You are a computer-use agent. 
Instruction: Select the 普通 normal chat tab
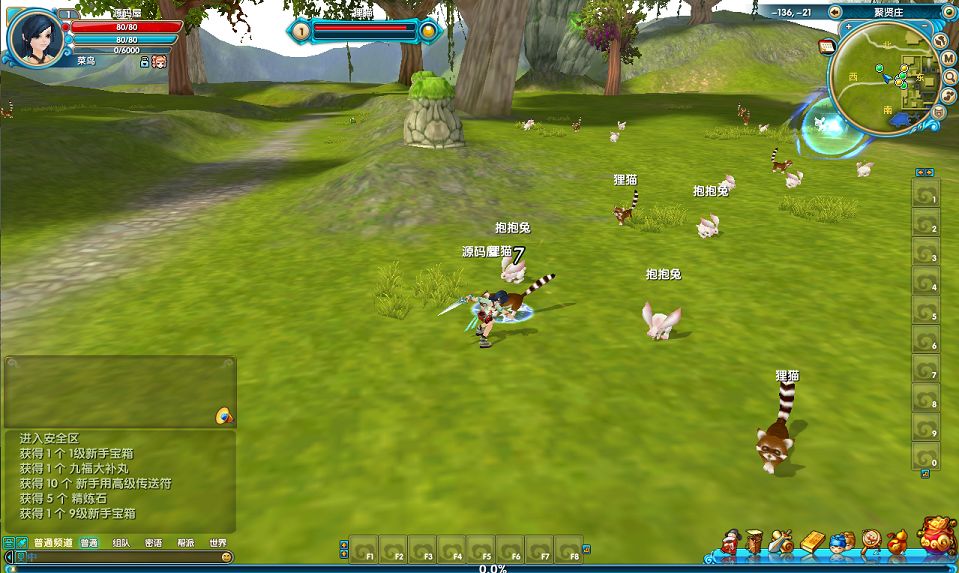[x=89, y=543]
